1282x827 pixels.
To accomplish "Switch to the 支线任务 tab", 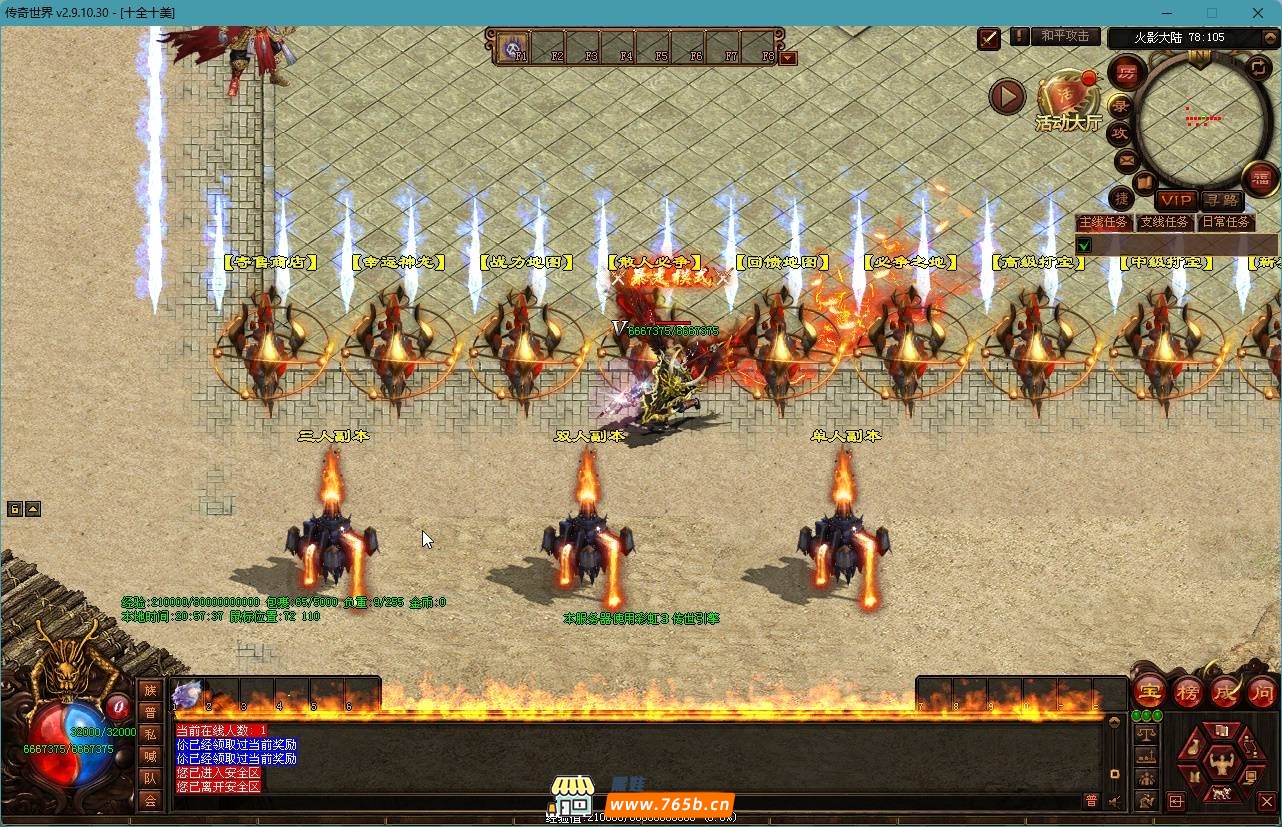I will coord(1165,222).
